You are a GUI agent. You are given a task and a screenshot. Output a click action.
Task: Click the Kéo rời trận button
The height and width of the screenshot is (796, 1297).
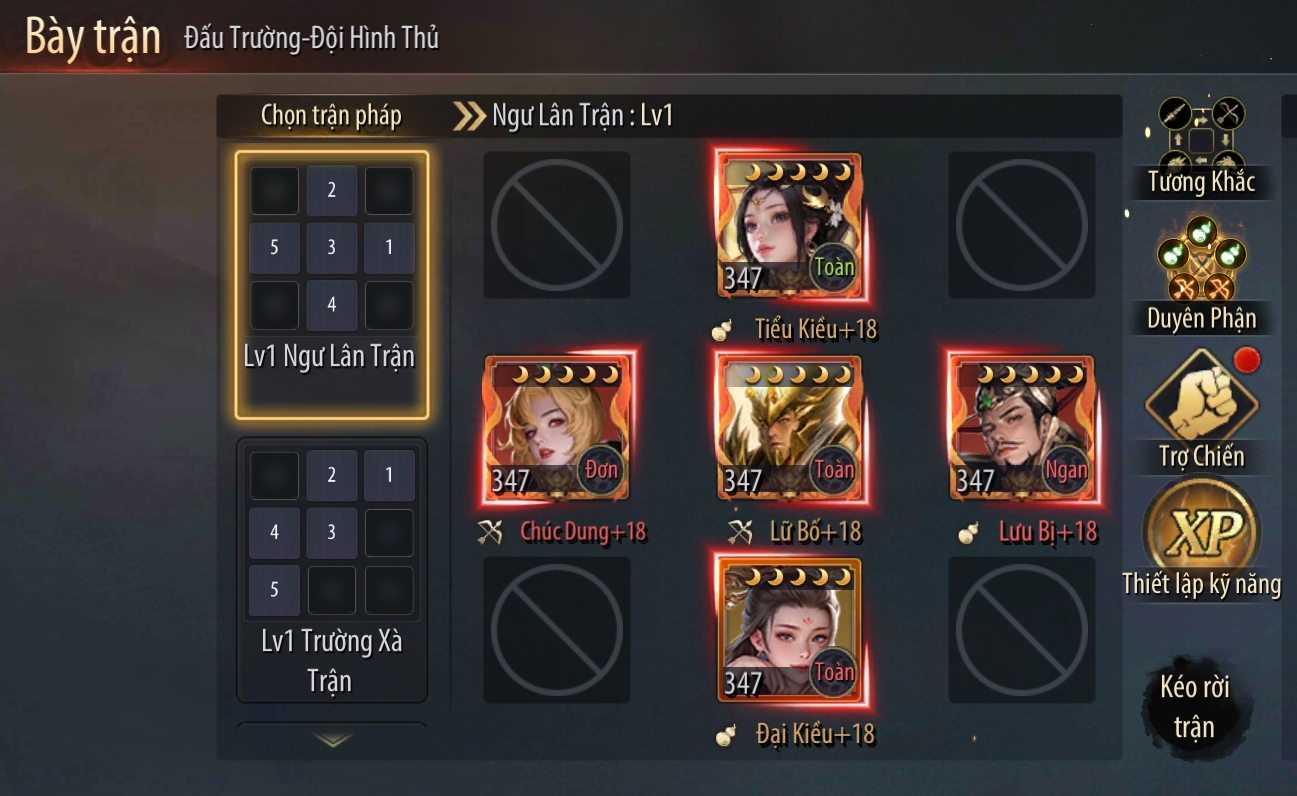1194,707
